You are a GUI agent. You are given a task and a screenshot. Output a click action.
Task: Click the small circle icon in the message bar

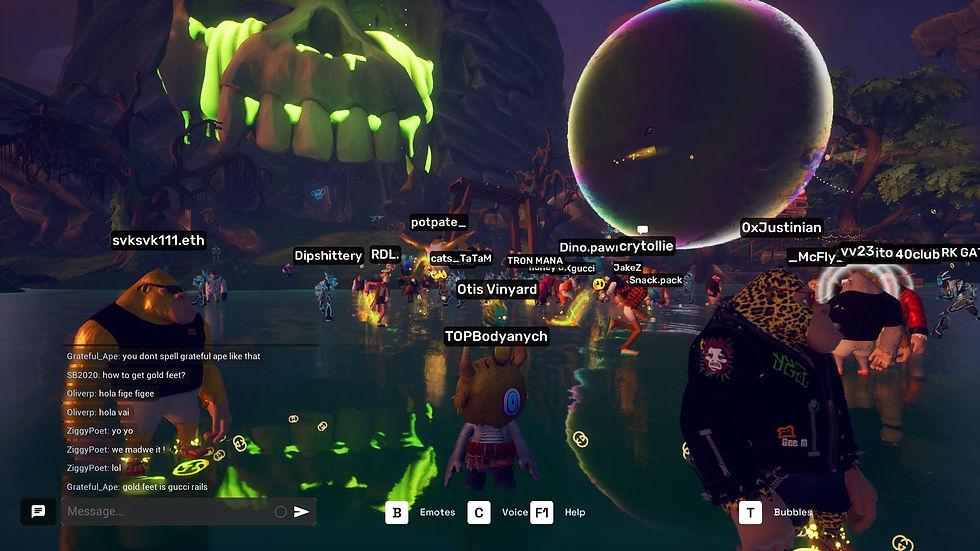pyautogui.click(x=281, y=512)
